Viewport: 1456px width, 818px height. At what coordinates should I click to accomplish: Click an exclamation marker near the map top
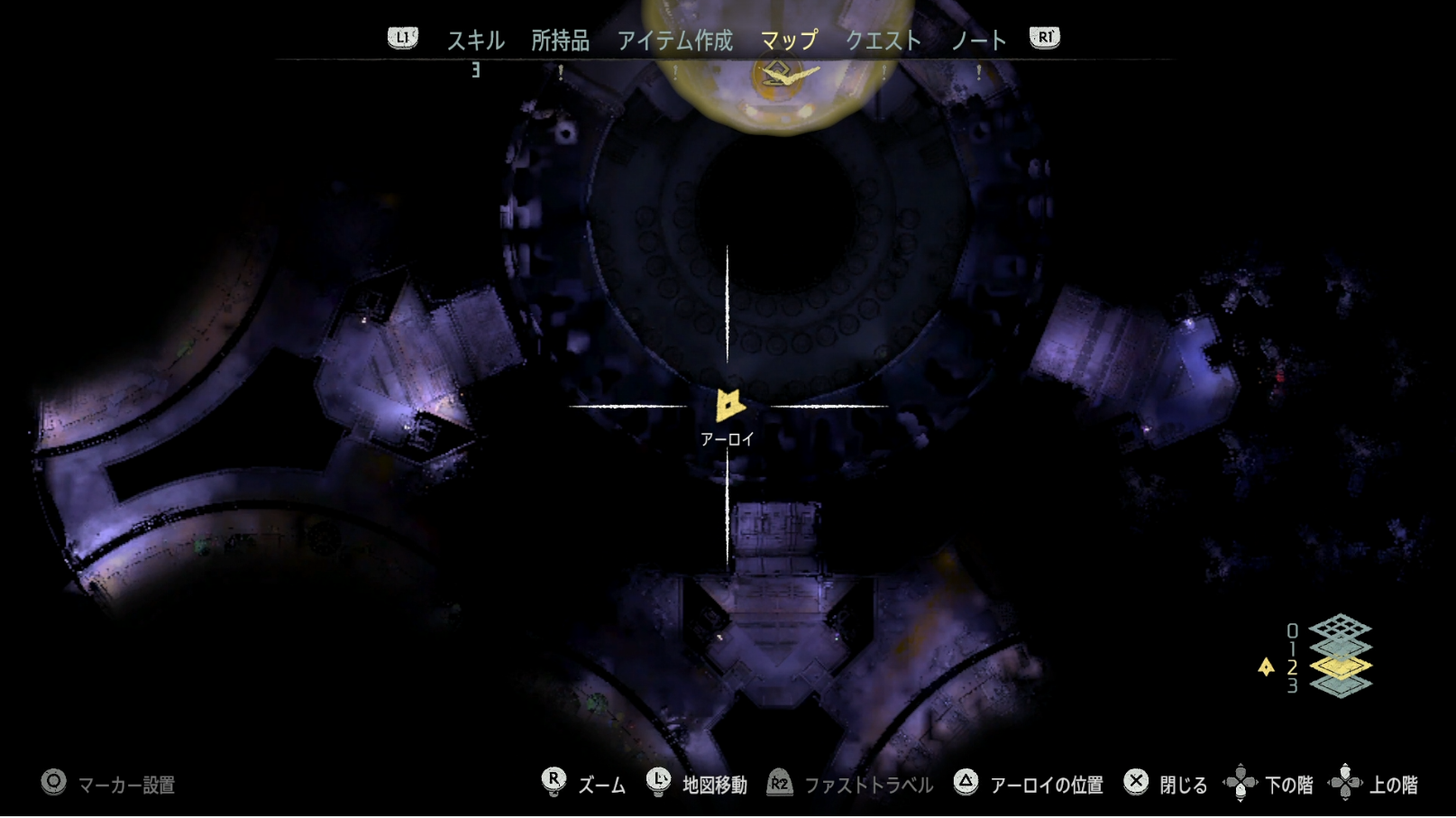click(x=562, y=74)
